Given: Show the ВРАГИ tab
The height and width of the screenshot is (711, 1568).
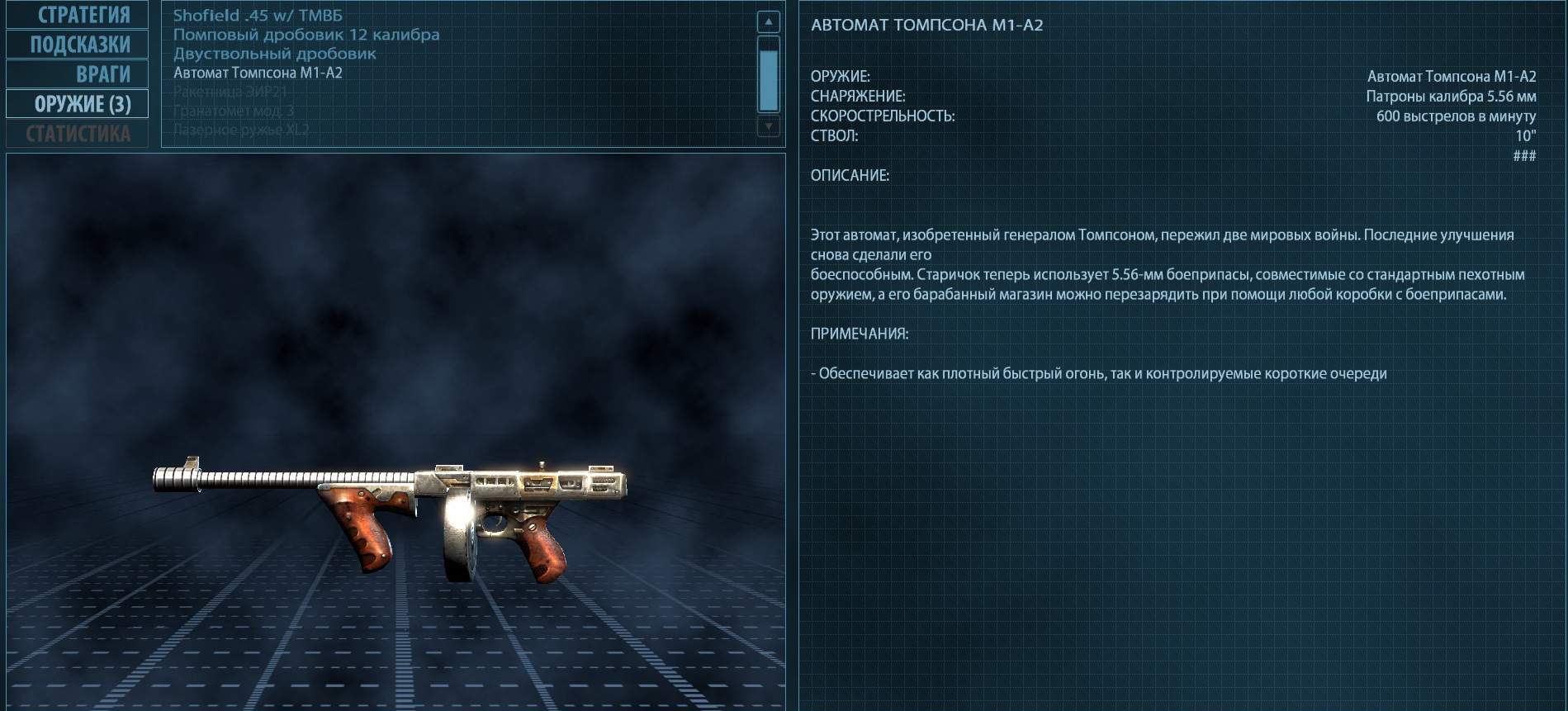Looking at the screenshot, I should point(77,74).
